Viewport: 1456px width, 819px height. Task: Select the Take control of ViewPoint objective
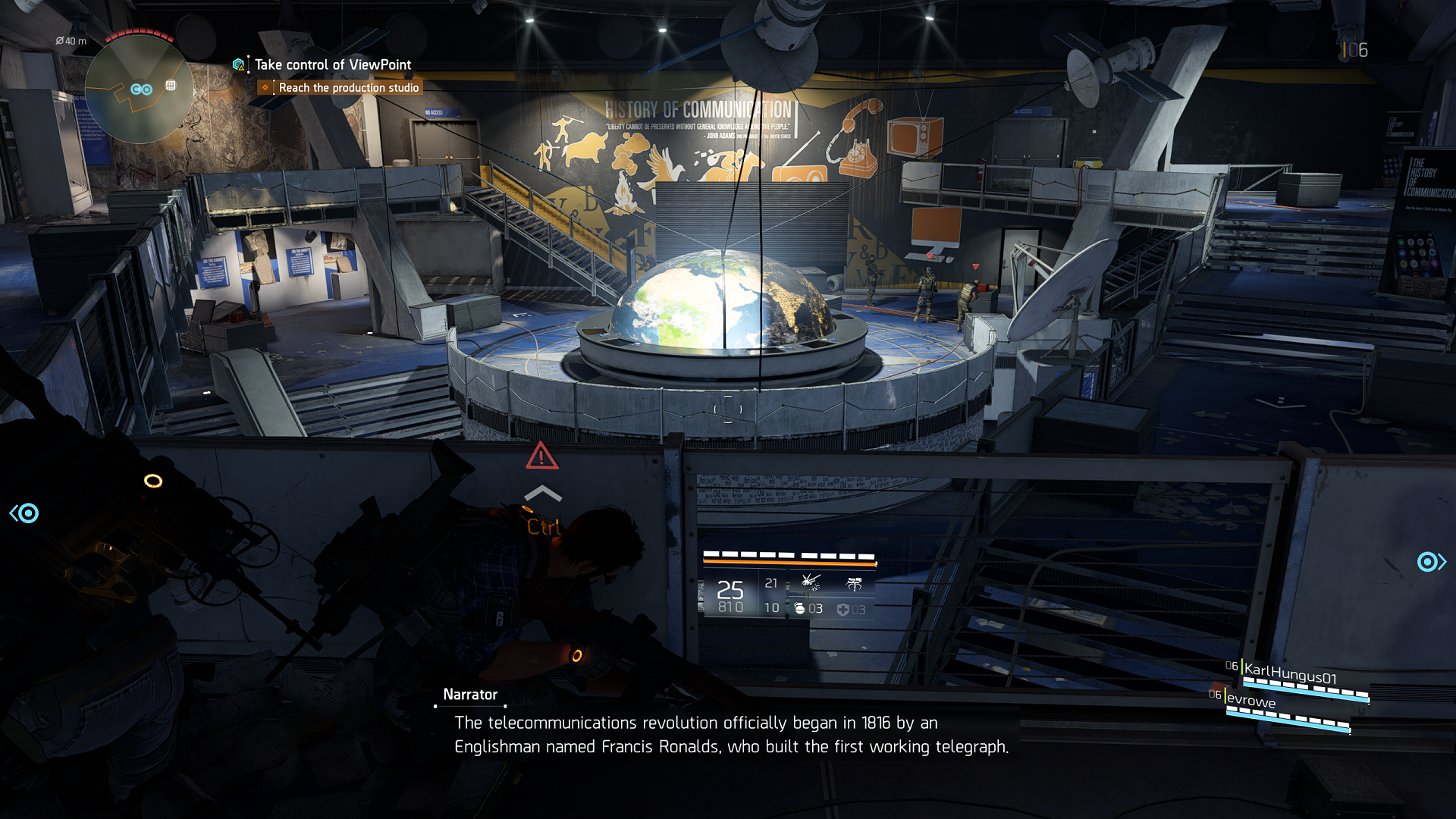[x=332, y=65]
